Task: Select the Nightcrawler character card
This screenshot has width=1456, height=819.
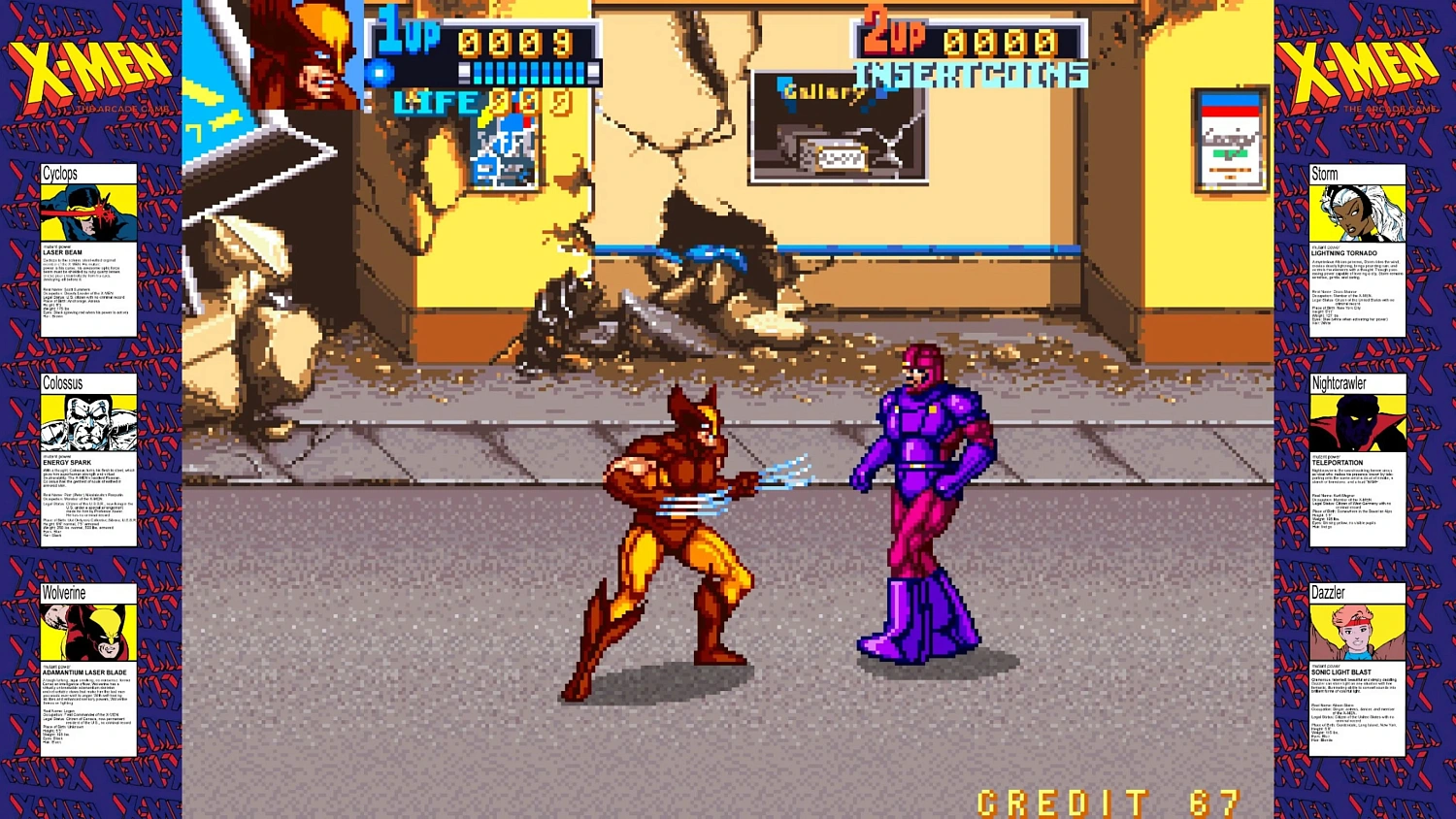Action: click(x=1357, y=456)
